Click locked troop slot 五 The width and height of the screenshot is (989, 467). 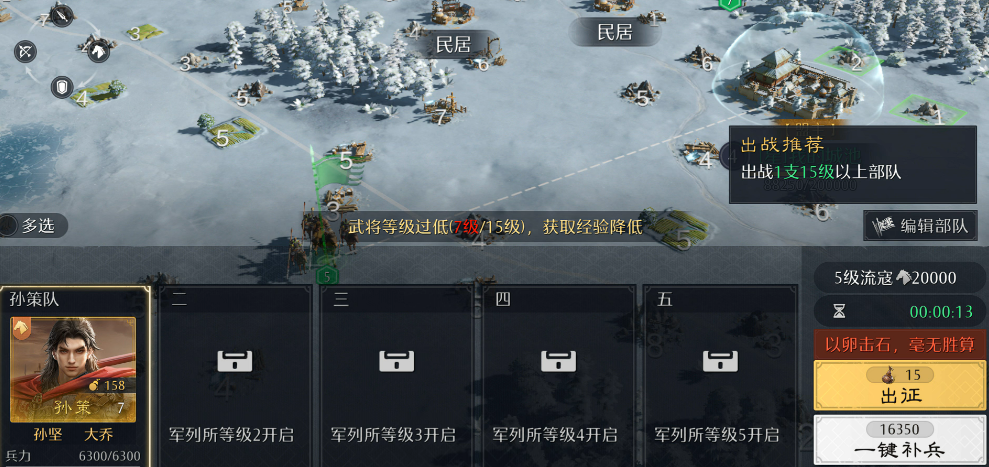coord(717,375)
